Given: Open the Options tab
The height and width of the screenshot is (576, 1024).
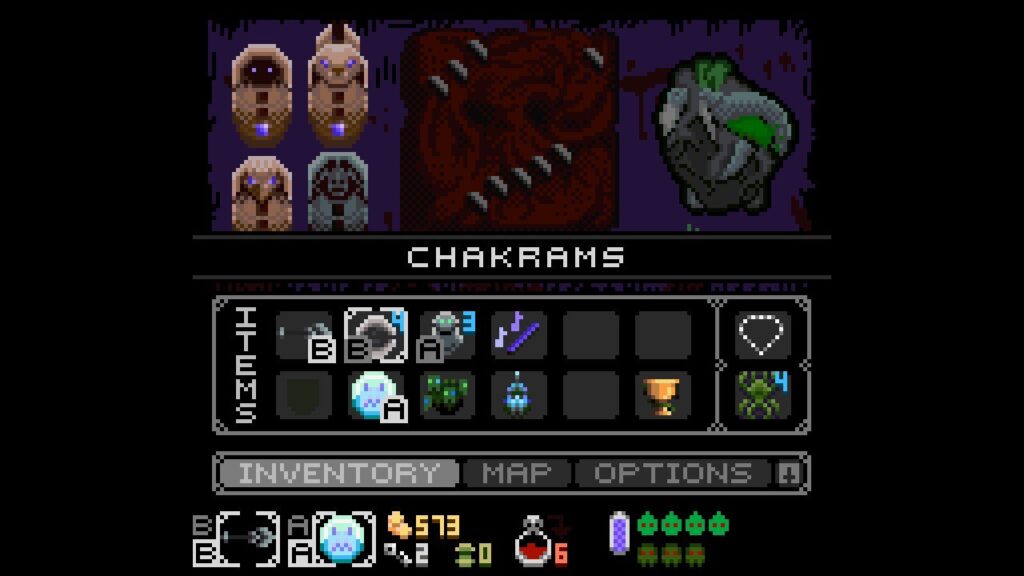Looking at the screenshot, I should (673, 473).
